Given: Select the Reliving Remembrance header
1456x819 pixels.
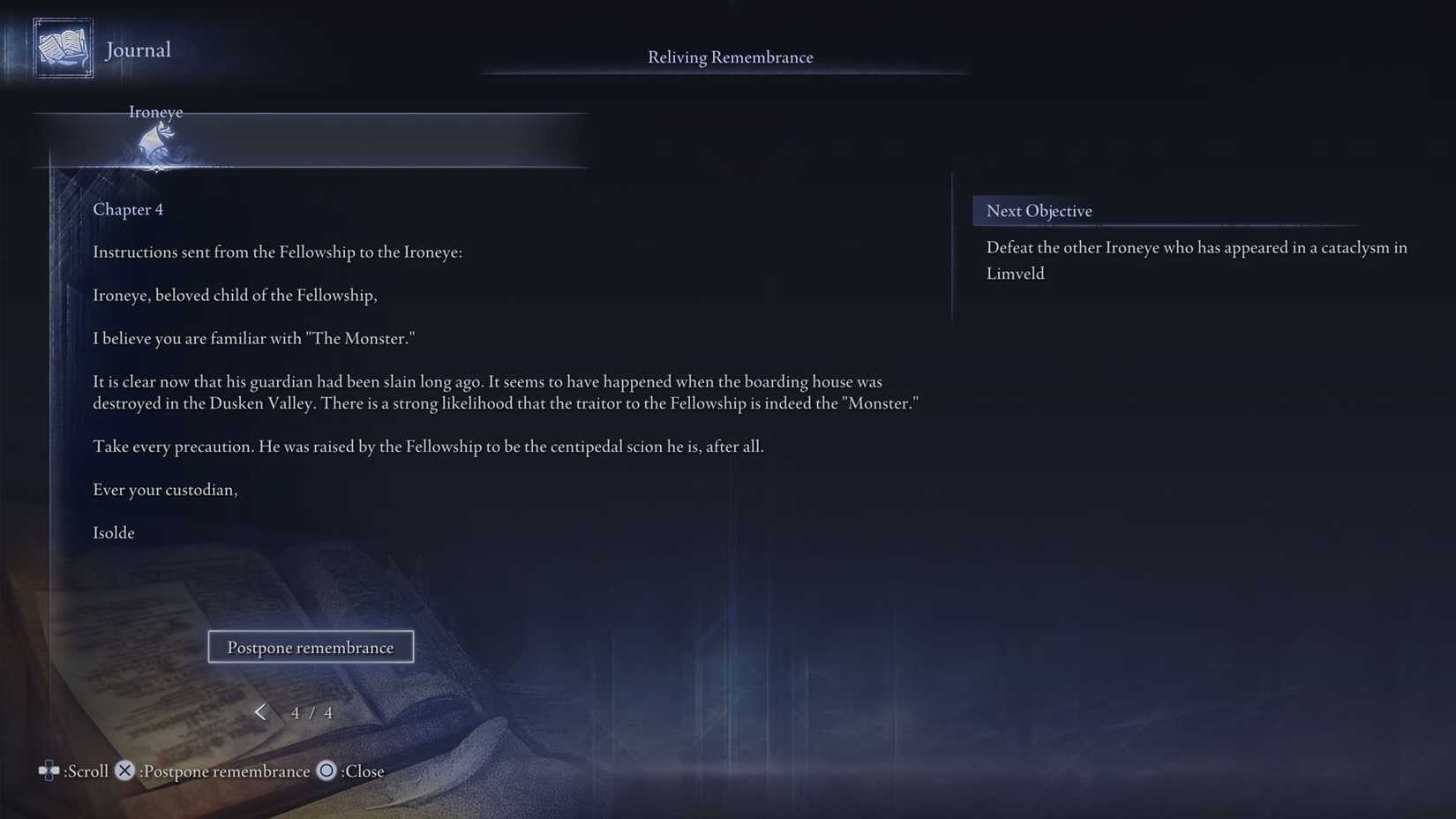Looking at the screenshot, I should point(730,56).
